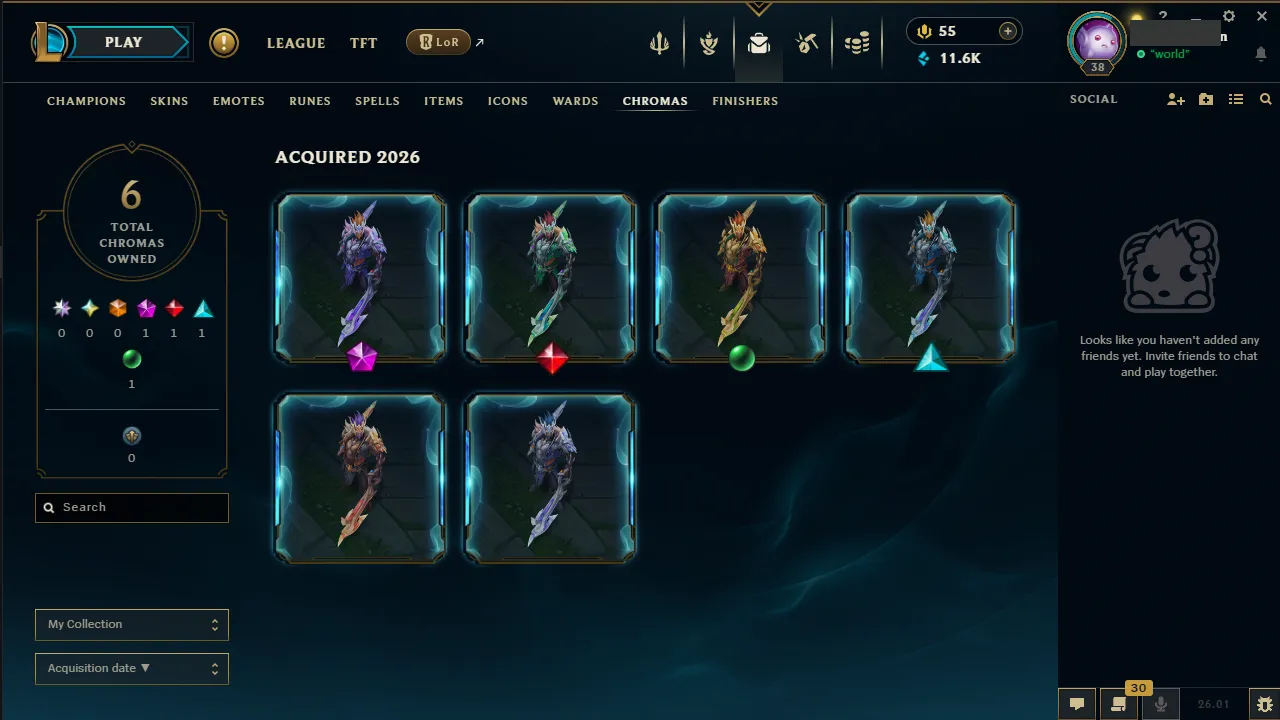The height and width of the screenshot is (720, 1280).
Task: Toggle the ruby chroma rarity filter
Action: point(174,308)
